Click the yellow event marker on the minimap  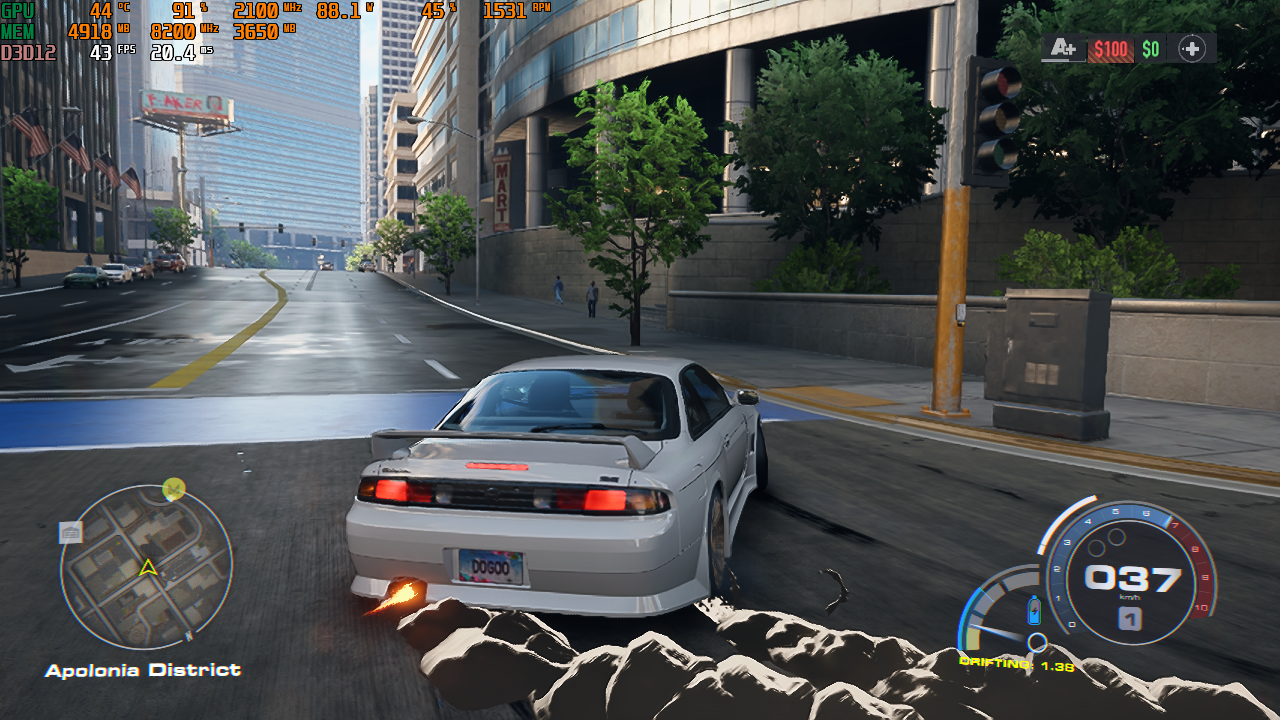[174, 489]
